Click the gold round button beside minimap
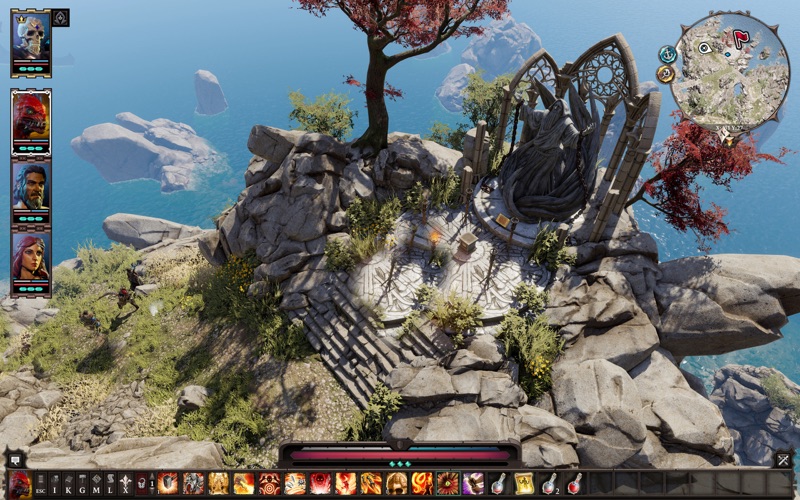The height and width of the screenshot is (500, 800). click(x=666, y=74)
